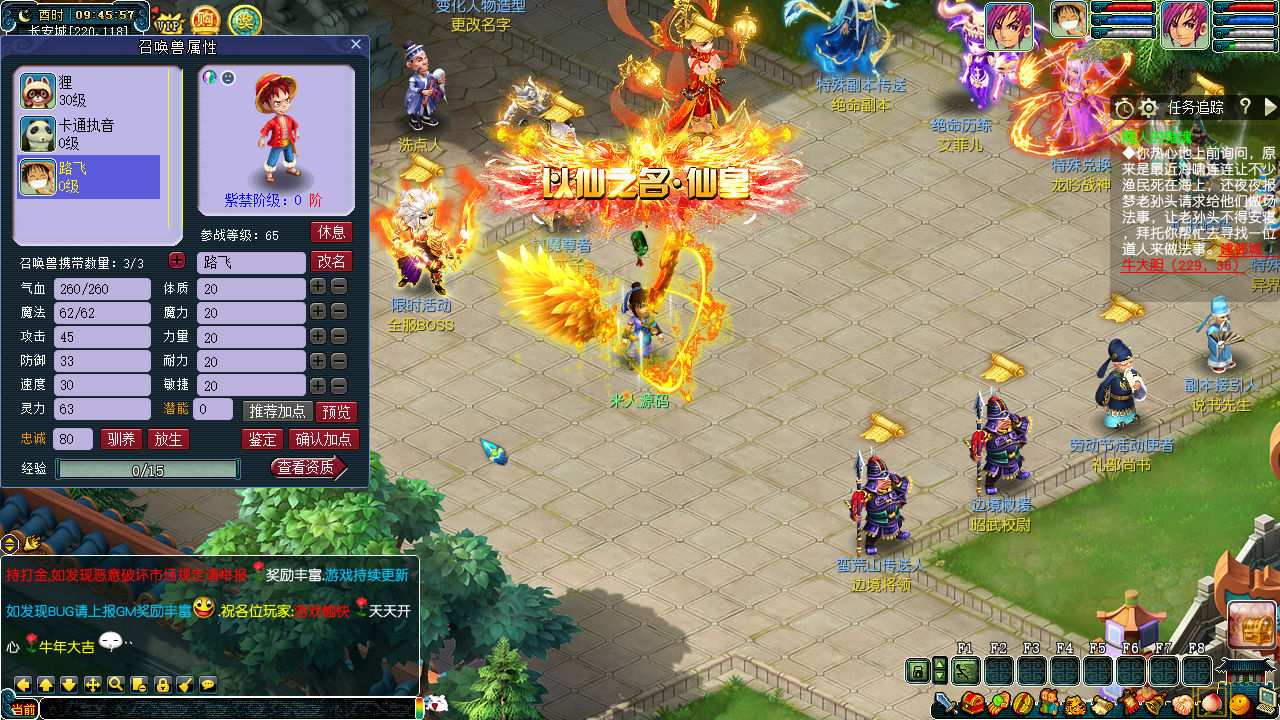Image resolution: width=1280 pixels, height=720 pixels.
Task: Click the 鉴定 appraise button
Action: [263, 439]
